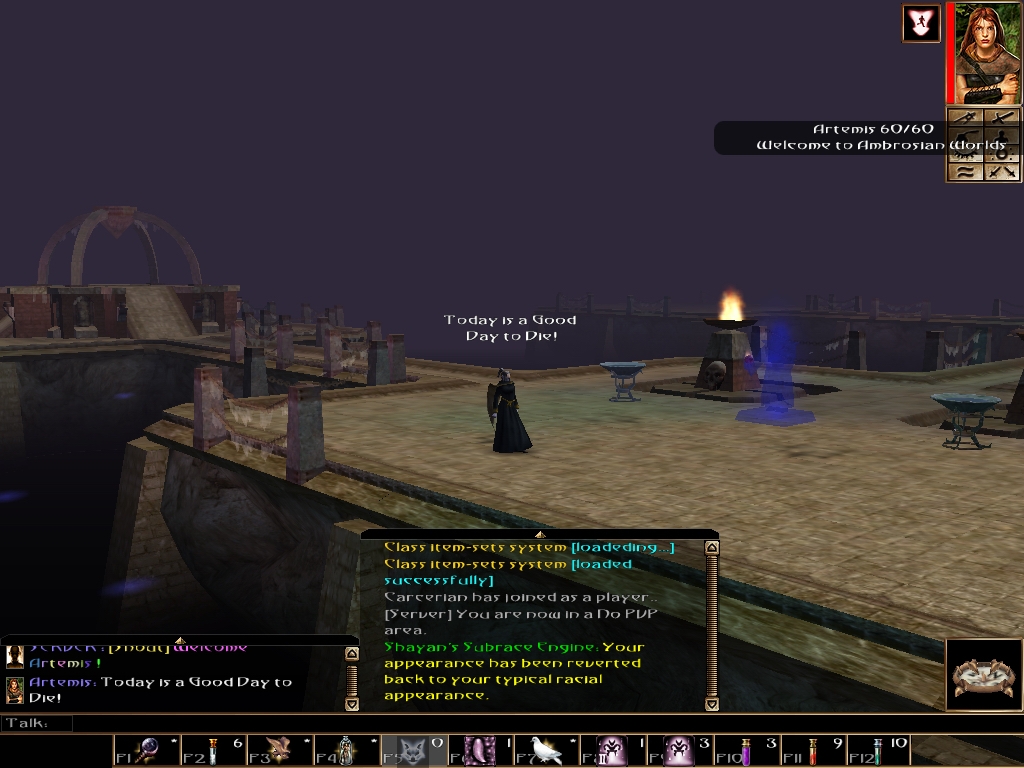This screenshot has width=1024, height=768.
Task: Use the F10 purple potion quickslot
Action: pyautogui.click(x=744, y=750)
